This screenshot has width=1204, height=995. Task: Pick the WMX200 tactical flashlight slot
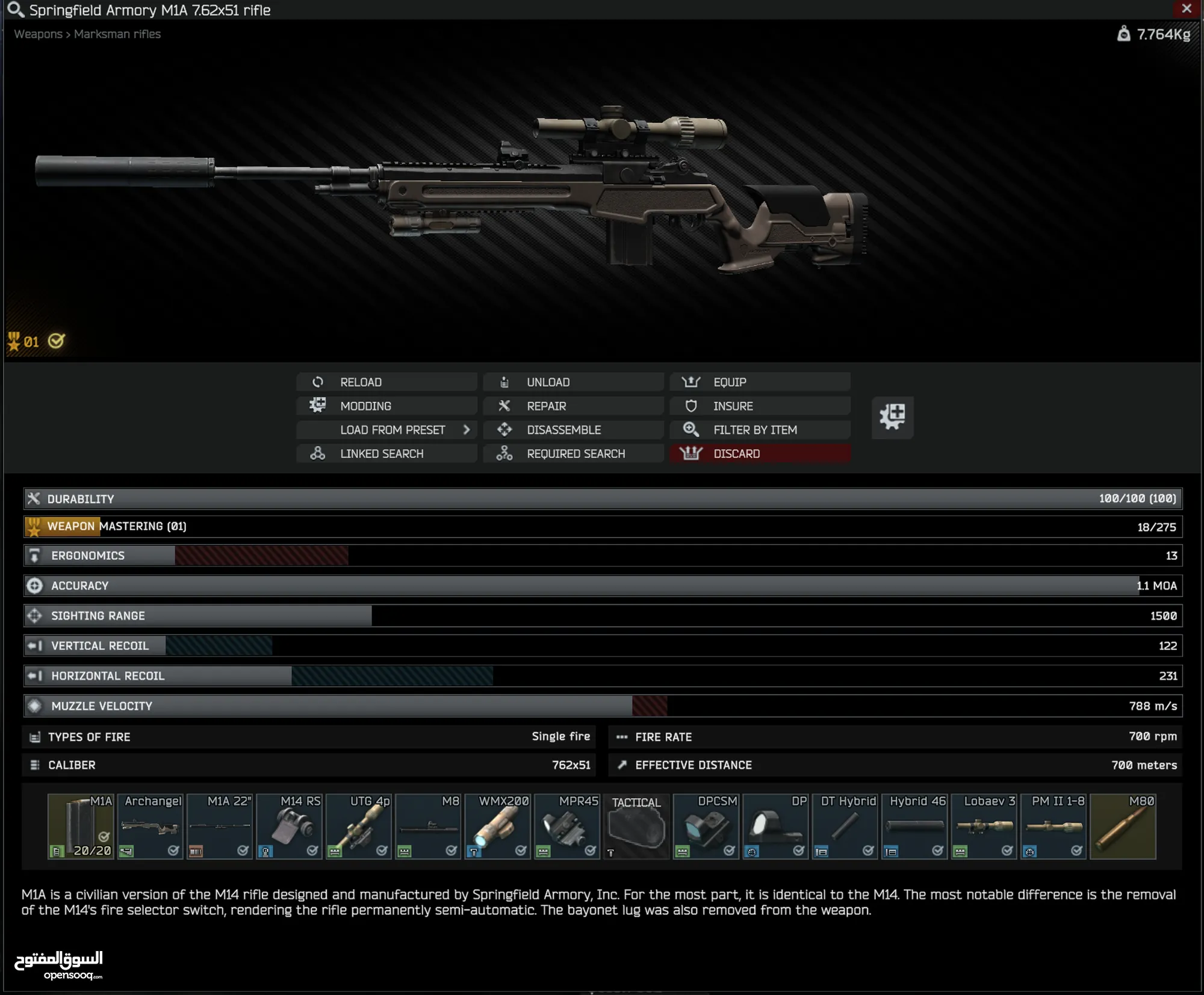point(498,826)
